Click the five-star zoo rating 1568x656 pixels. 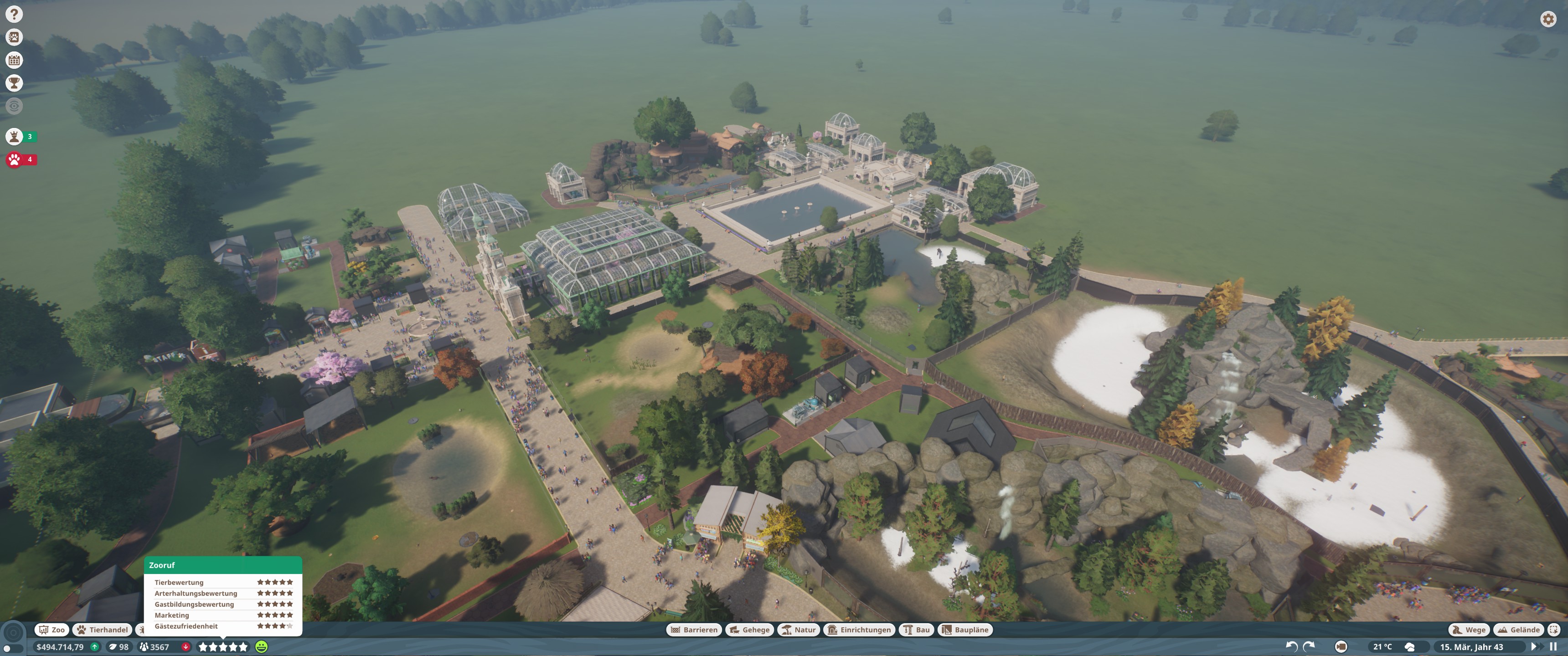pos(223,647)
